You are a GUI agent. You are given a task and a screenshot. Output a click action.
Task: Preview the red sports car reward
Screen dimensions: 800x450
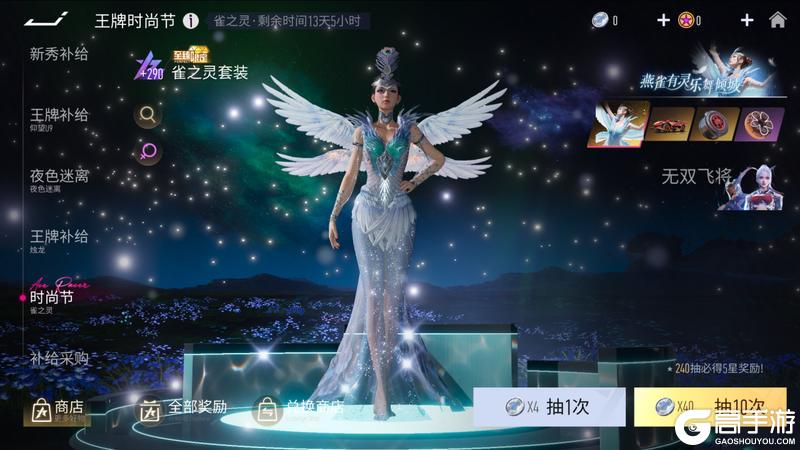click(x=670, y=124)
